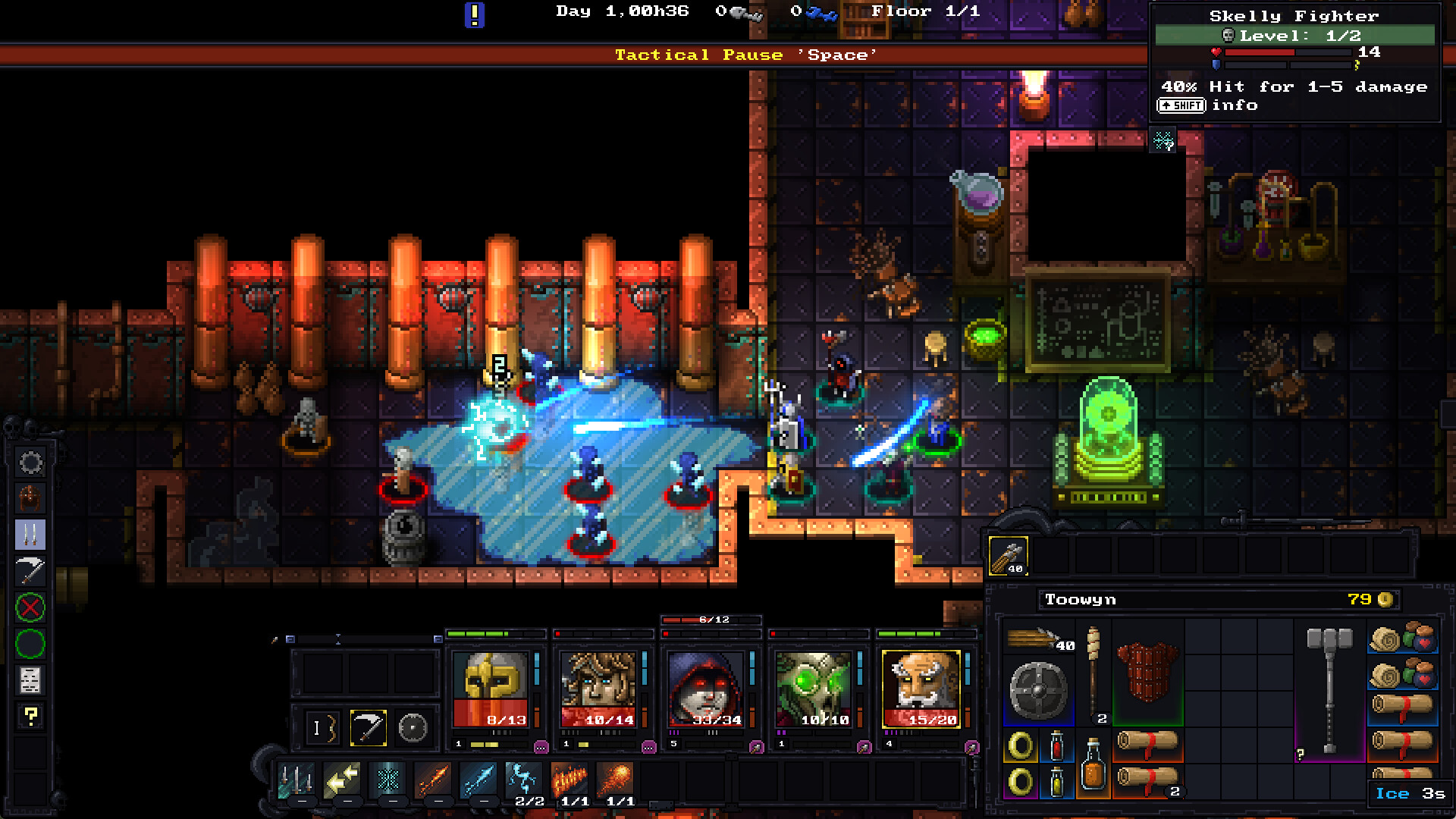Click the gold-highlighted scythe weapon slot
Image resolution: width=1456 pixels, height=819 pixels.
369,727
